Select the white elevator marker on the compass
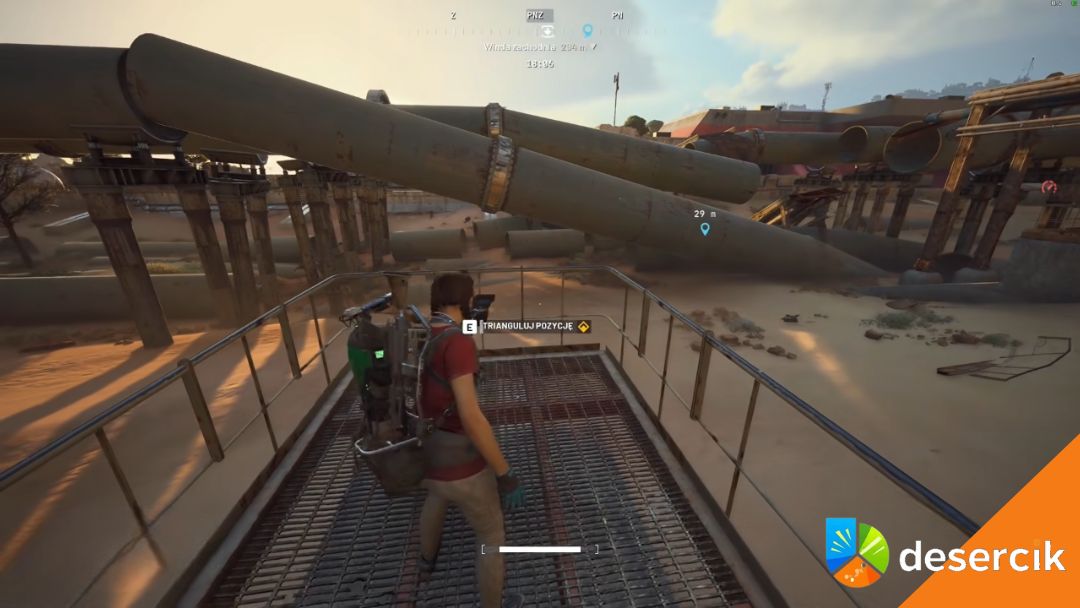1080x608 pixels. coord(549,31)
